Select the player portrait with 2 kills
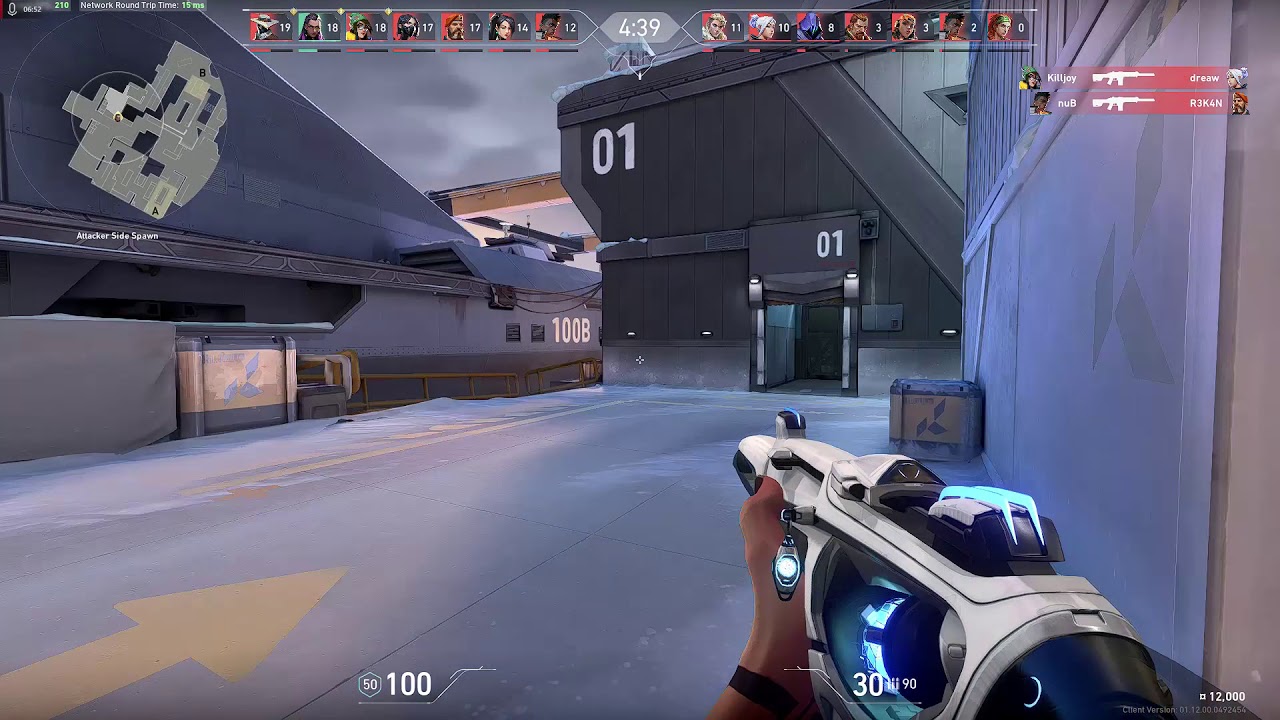 [952, 27]
